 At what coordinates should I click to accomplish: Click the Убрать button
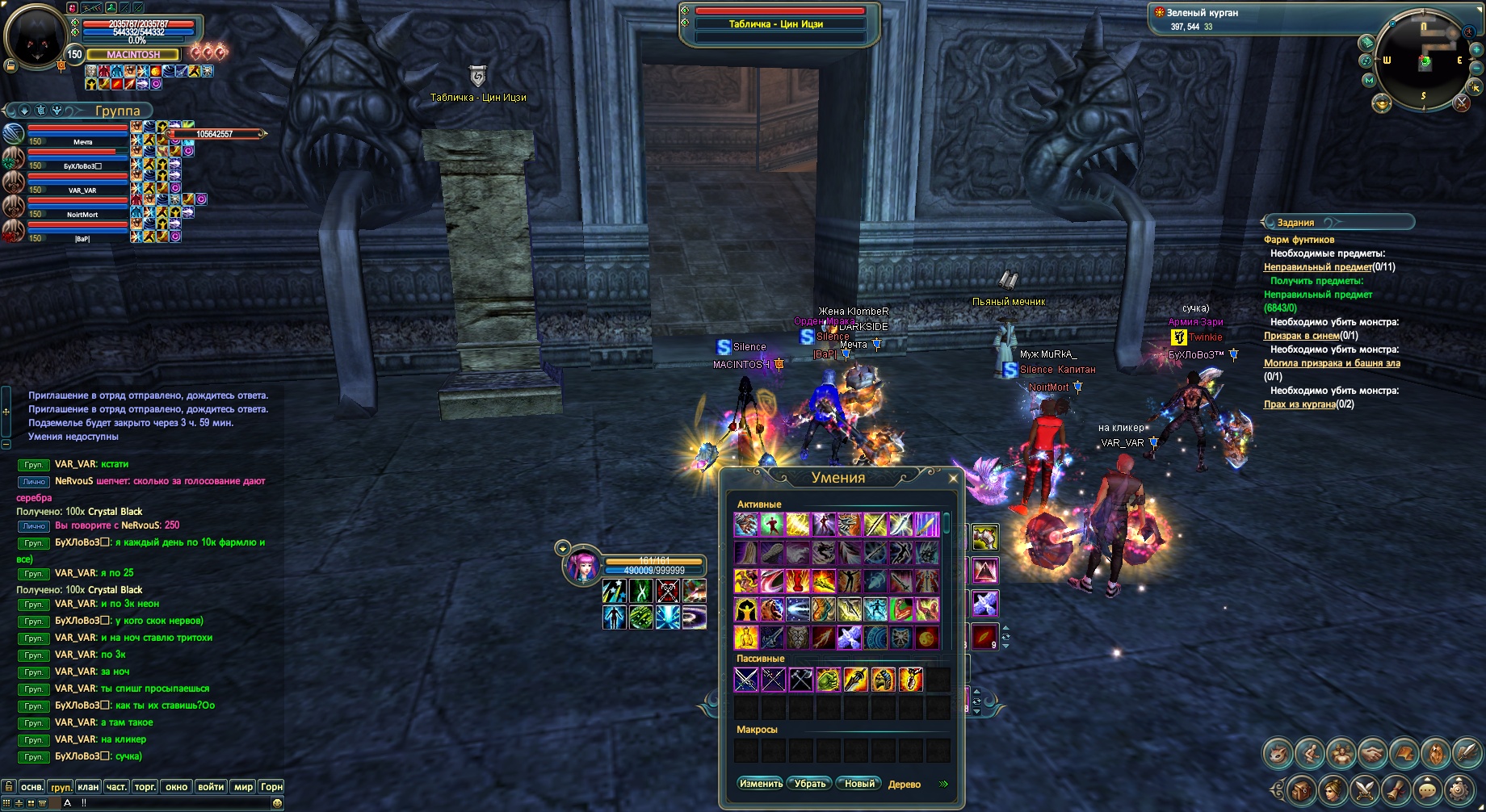pos(809,784)
